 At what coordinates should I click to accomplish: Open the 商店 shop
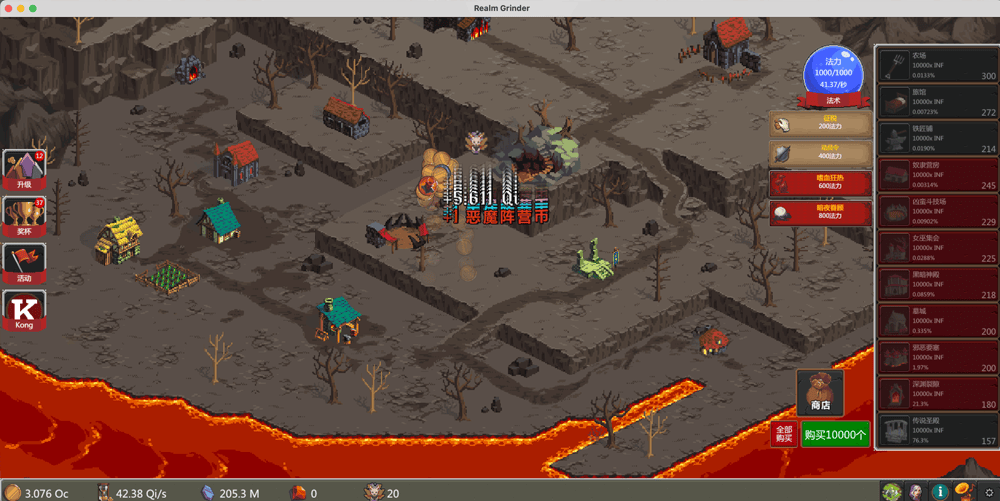(x=820, y=393)
